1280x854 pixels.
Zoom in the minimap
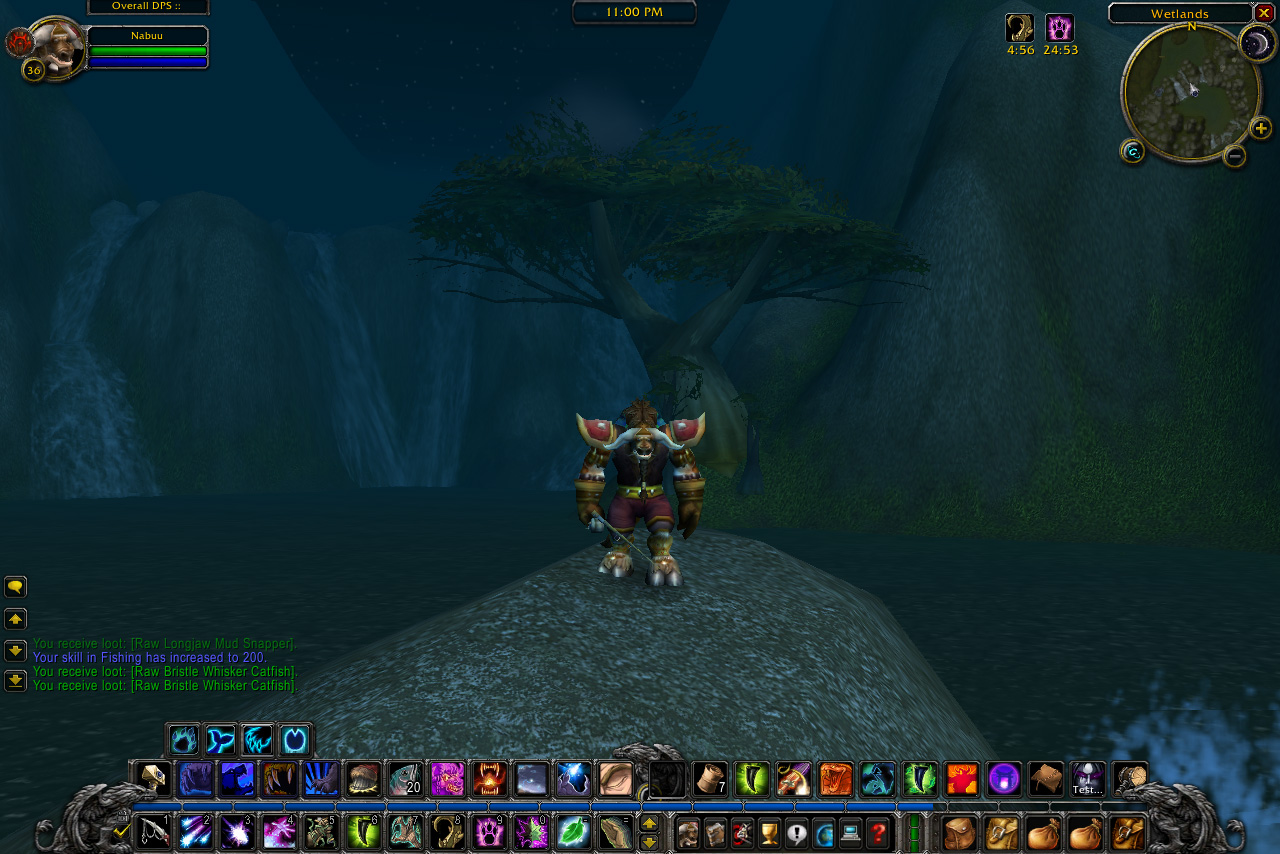click(1261, 128)
